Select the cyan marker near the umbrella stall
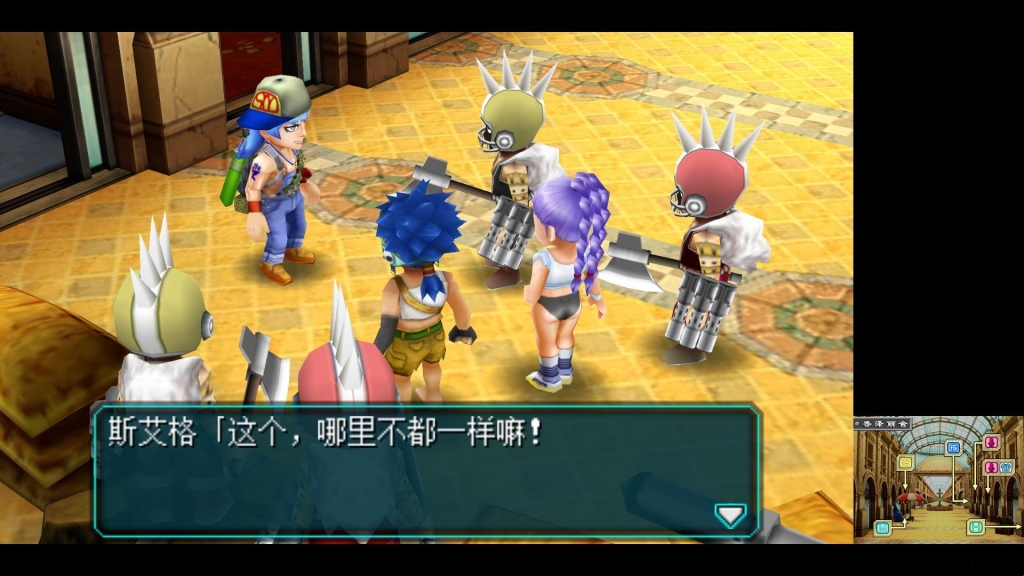 (882, 527)
